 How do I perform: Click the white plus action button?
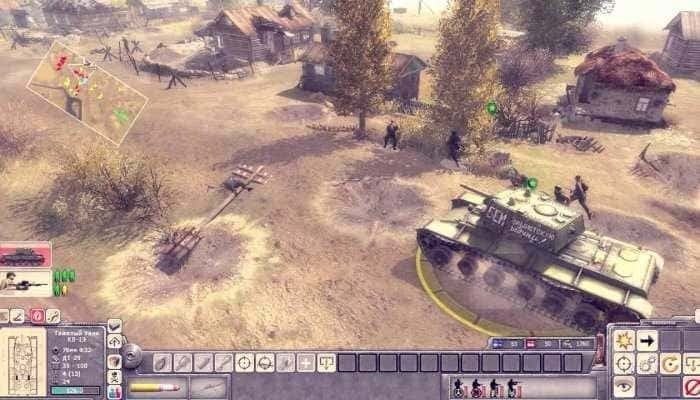click(304, 362)
